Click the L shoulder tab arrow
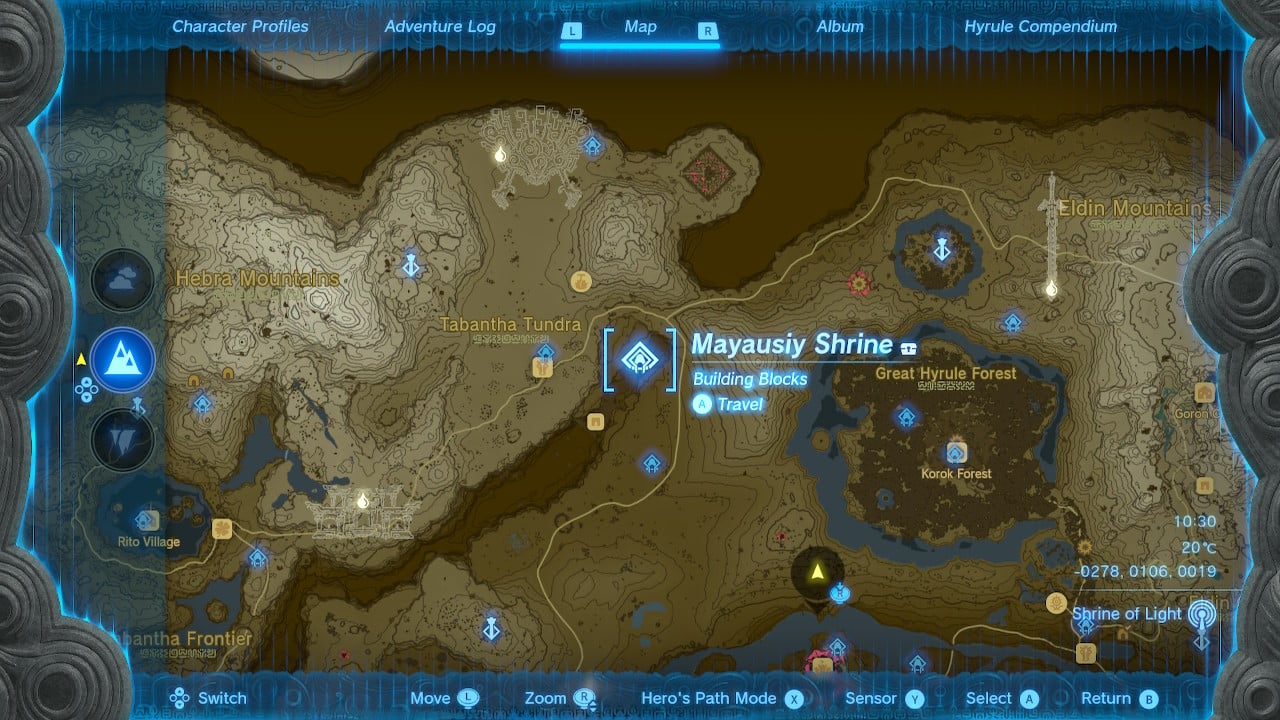Viewport: 1280px width, 720px height. click(572, 31)
